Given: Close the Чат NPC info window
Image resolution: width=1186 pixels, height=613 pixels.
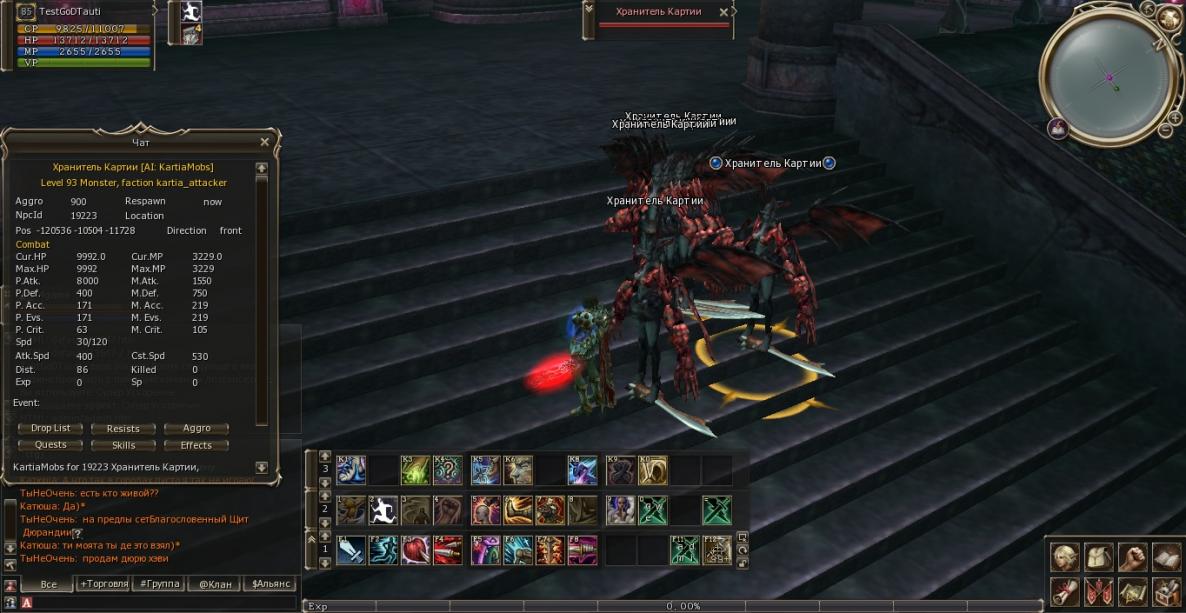Looking at the screenshot, I should point(264,142).
